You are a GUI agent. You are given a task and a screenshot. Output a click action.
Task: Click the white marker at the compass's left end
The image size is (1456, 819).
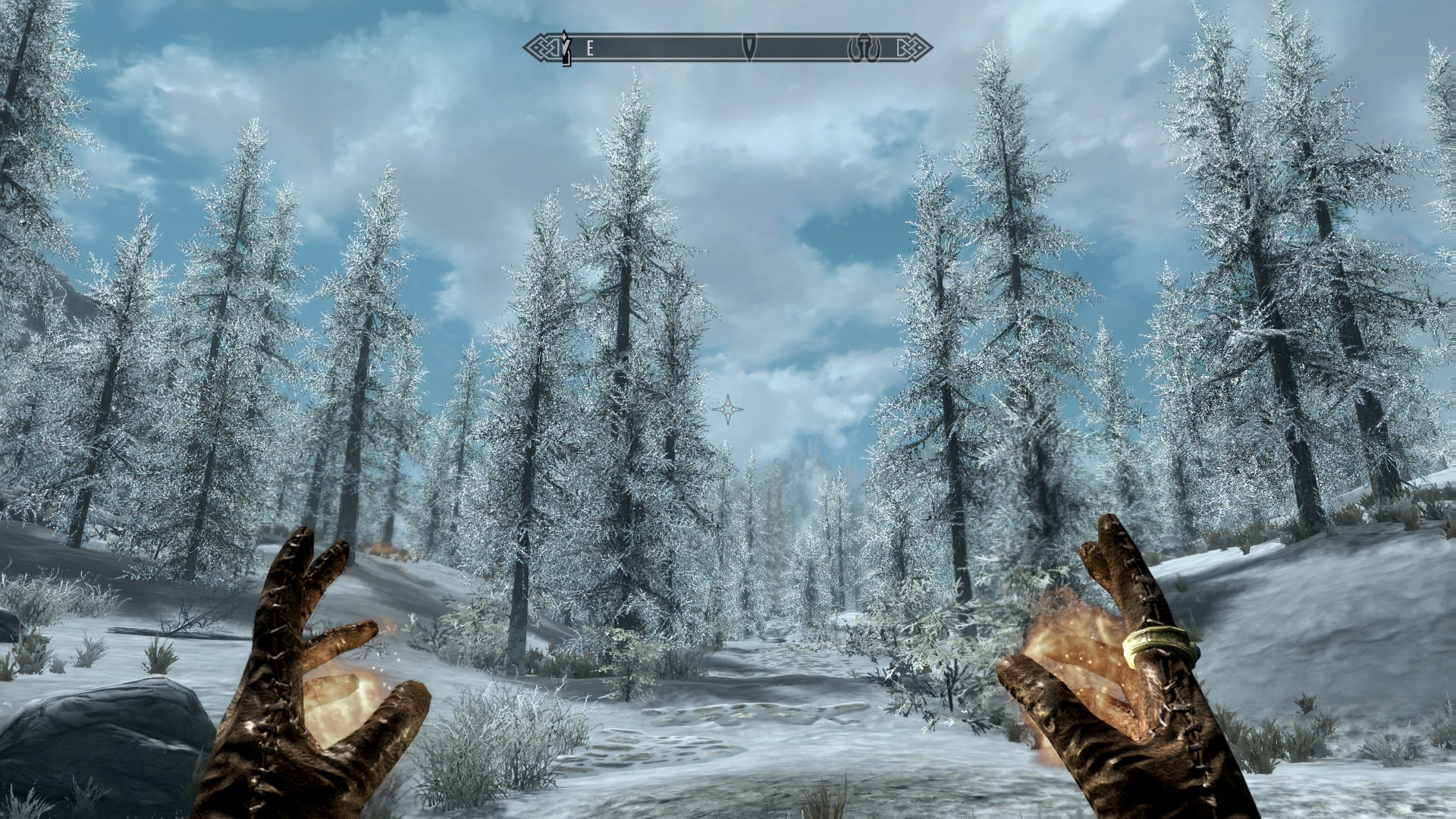click(564, 48)
